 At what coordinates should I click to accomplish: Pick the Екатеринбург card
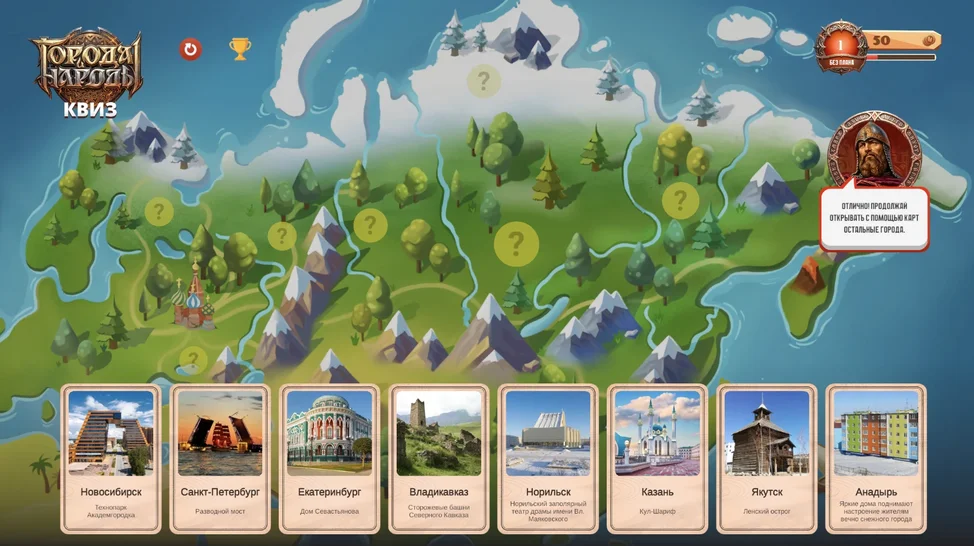click(329, 458)
